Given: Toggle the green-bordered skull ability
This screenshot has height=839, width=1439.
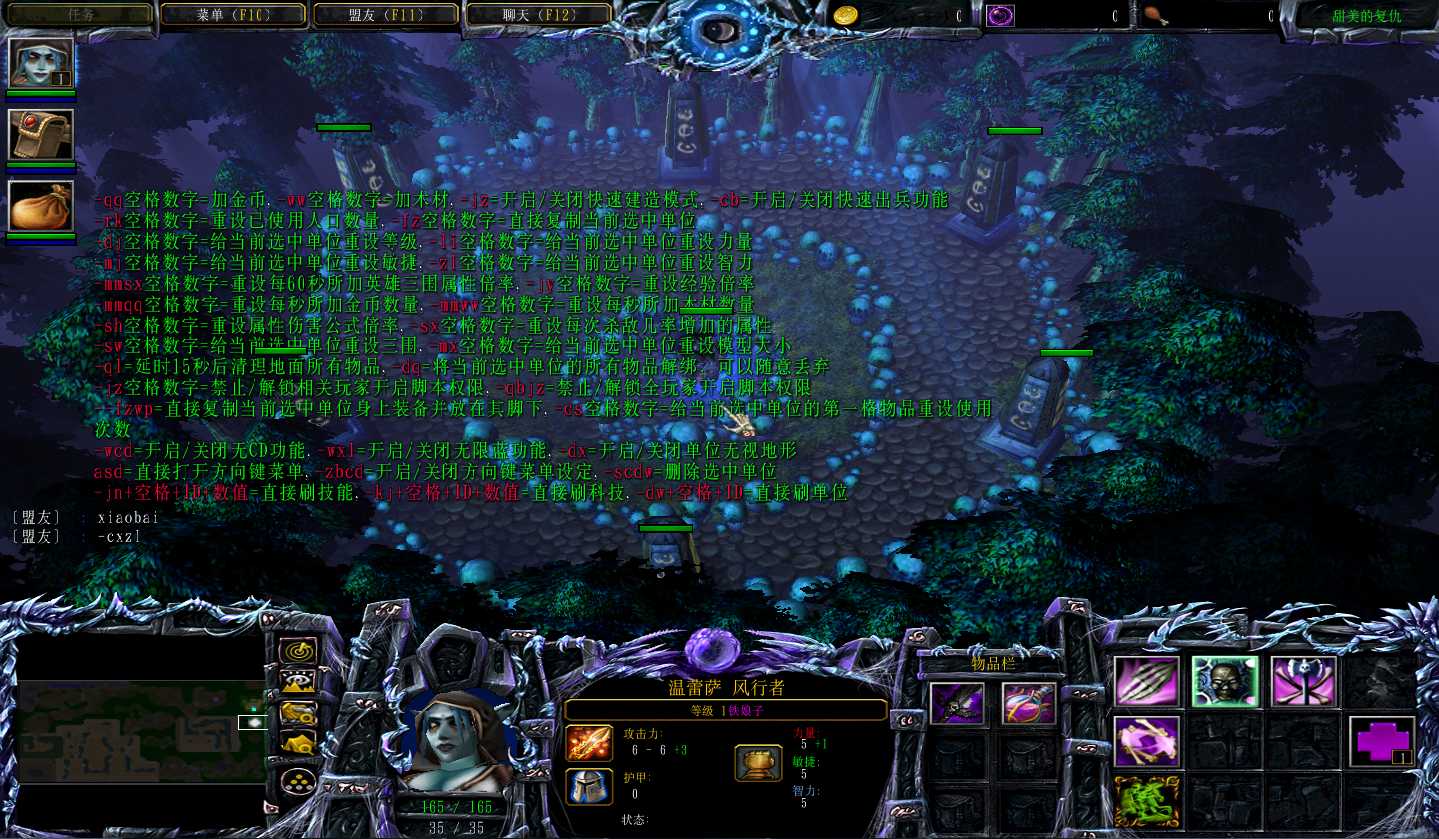Looking at the screenshot, I should point(1225,682).
